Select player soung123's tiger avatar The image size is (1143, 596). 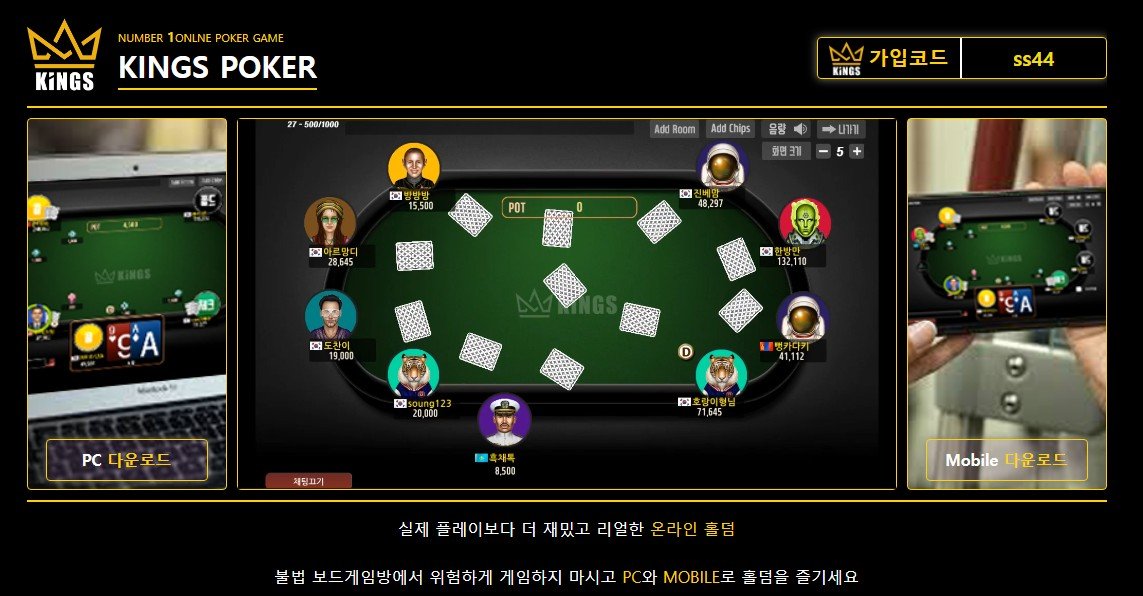413,373
